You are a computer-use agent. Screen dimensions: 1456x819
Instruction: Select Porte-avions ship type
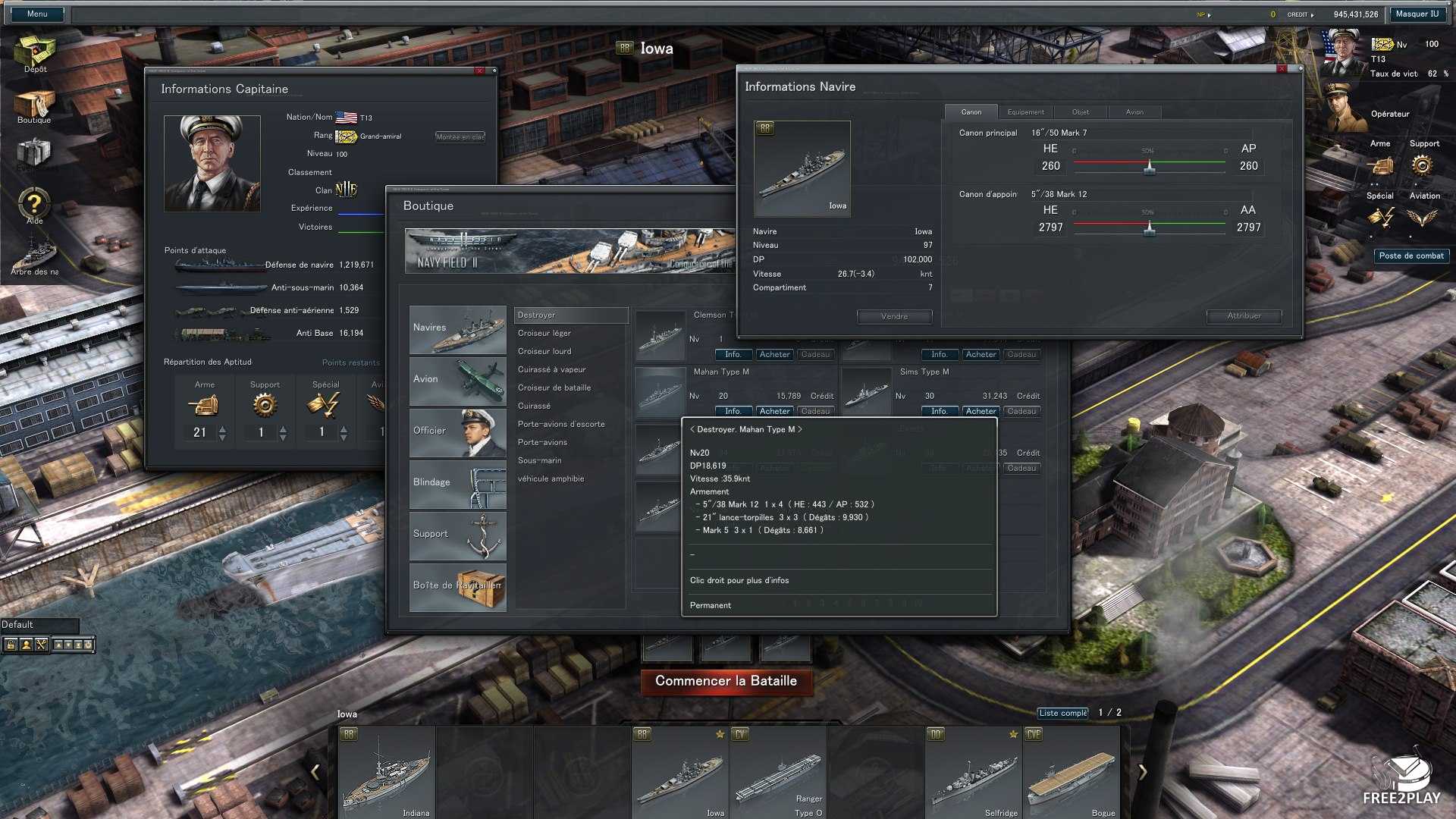tap(542, 442)
